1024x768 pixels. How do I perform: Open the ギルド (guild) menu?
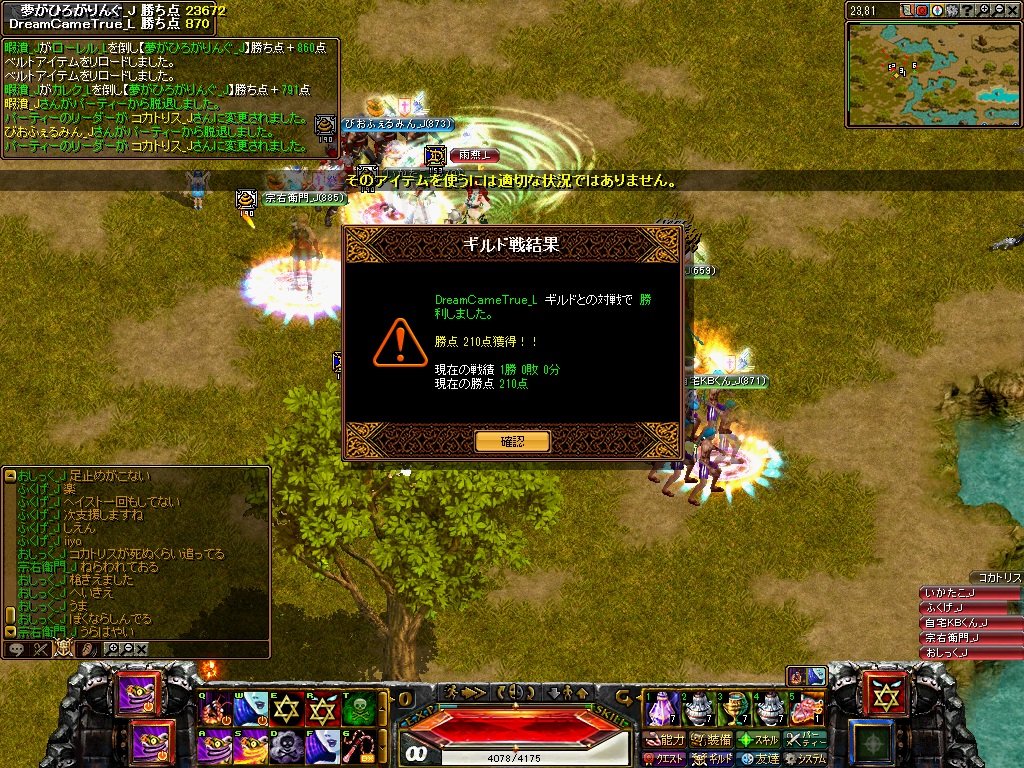click(712, 759)
